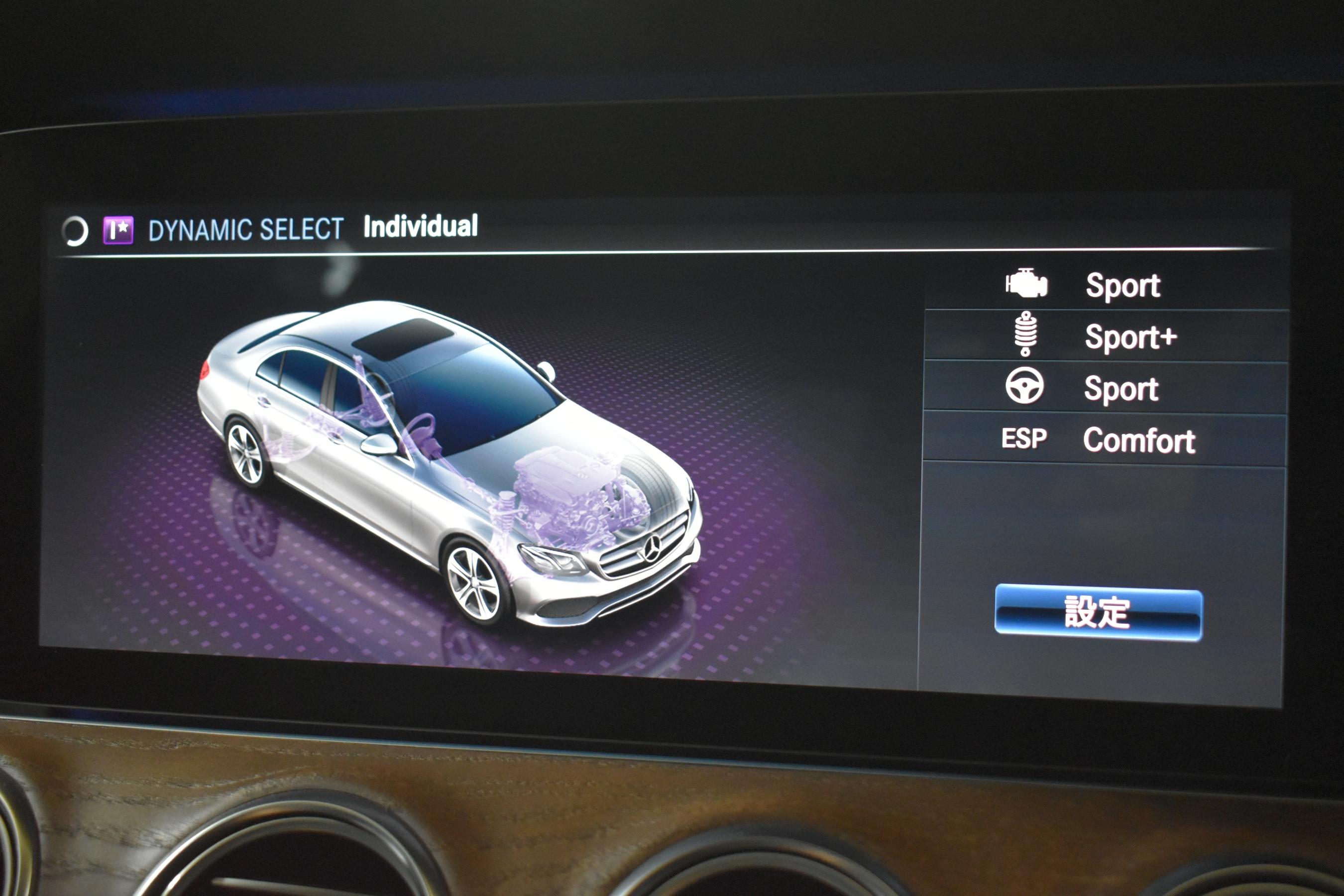Click the circular back icon beside DYNAMIC SELECT
Viewport: 1344px width, 896px height.
(x=75, y=231)
